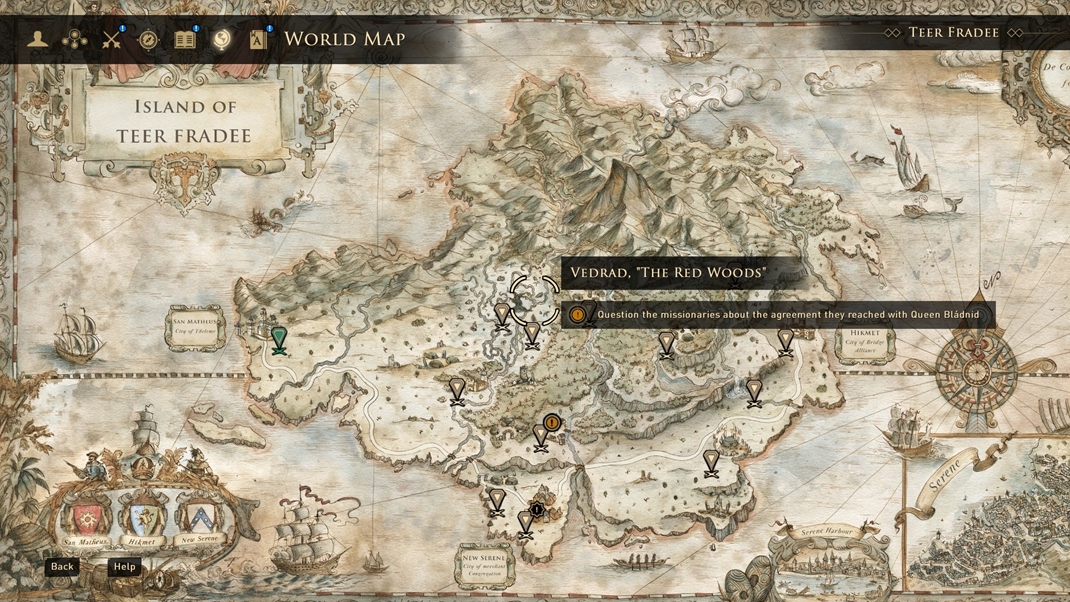Select the green marker at San Matheus

pyautogui.click(x=279, y=340)
